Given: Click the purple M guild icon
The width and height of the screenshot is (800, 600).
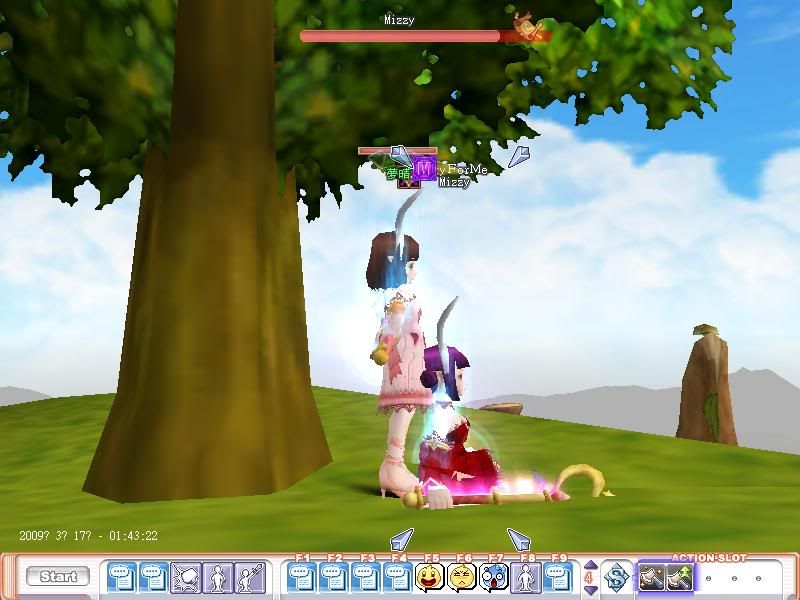Looking at the screenshot, I should [x=424, y=170].
